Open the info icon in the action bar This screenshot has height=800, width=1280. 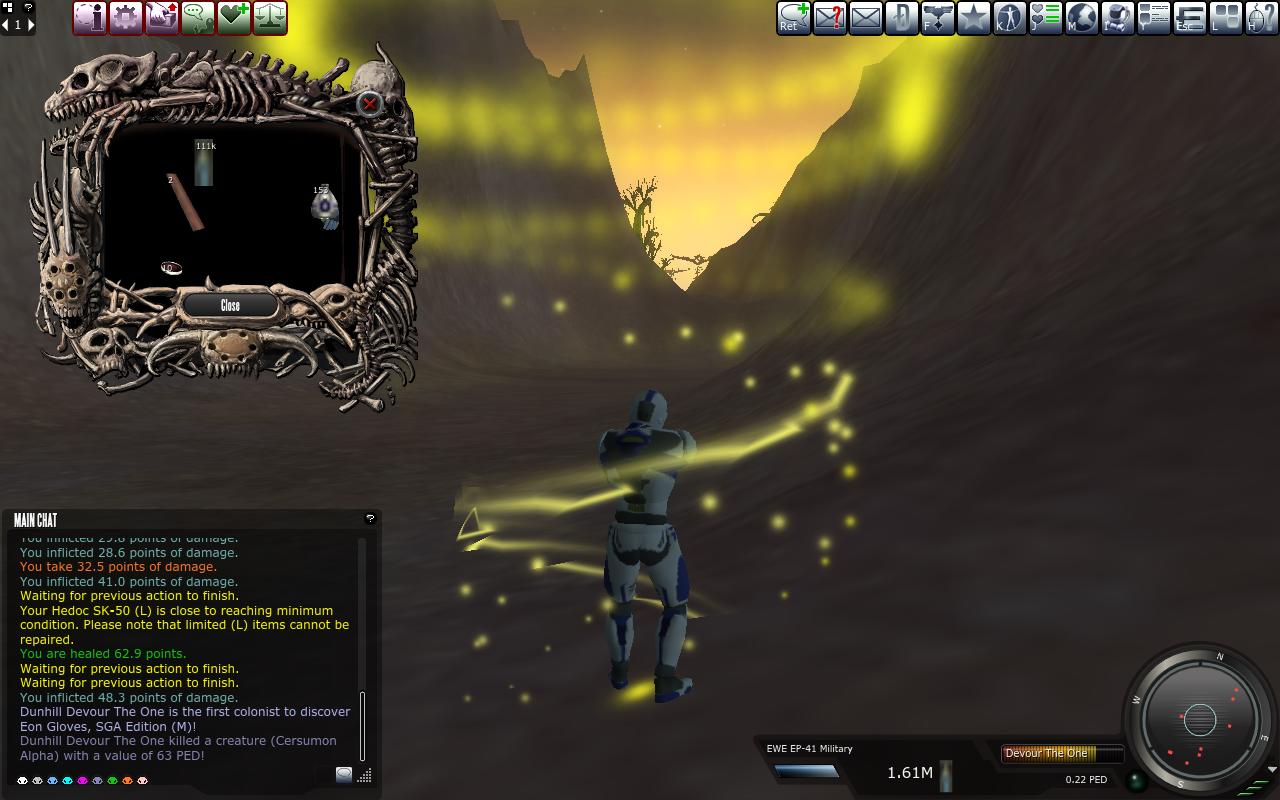pyautogui.click(x=90, y=18)
